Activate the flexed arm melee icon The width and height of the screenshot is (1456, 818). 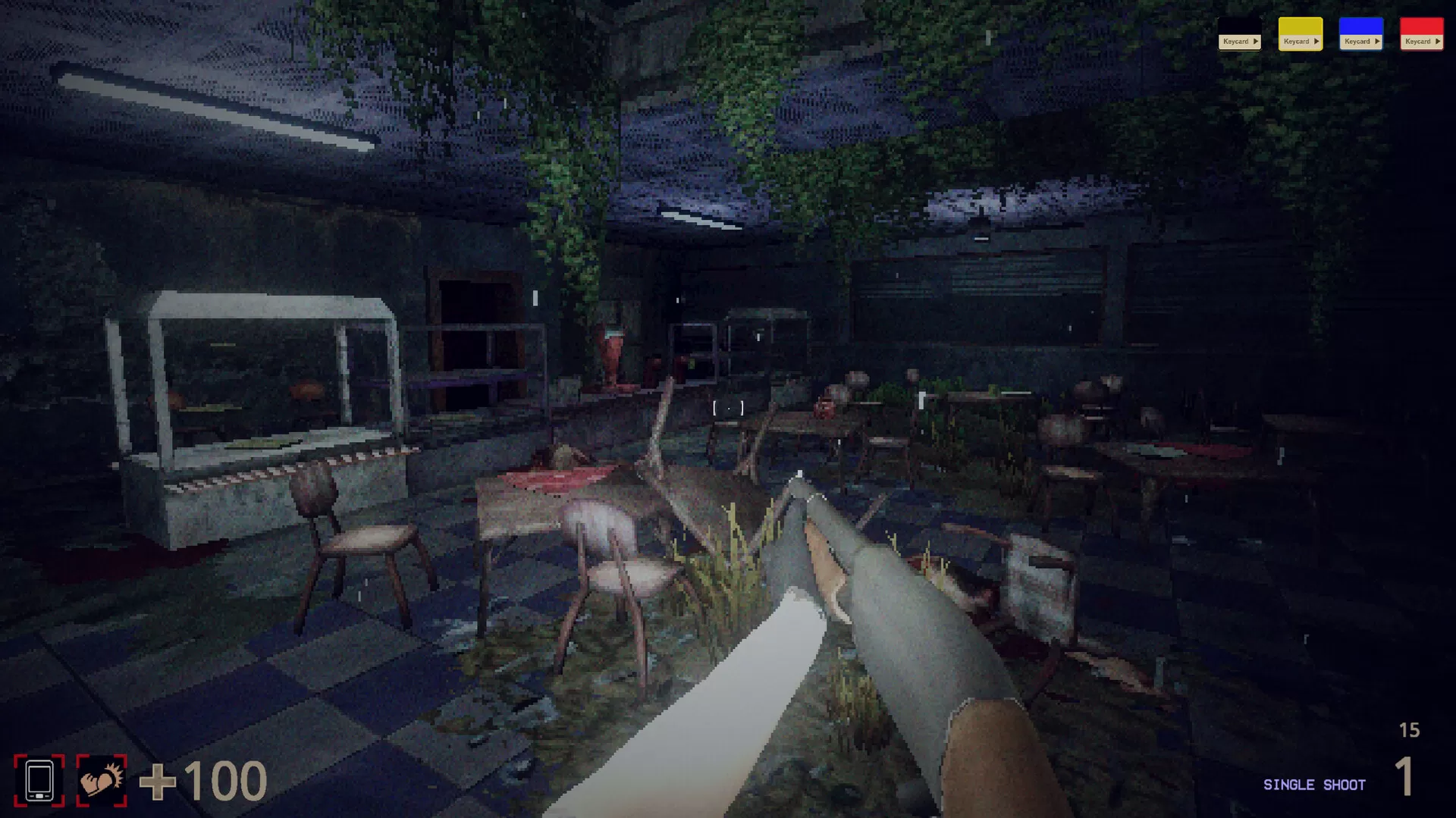tap(102, 780)
